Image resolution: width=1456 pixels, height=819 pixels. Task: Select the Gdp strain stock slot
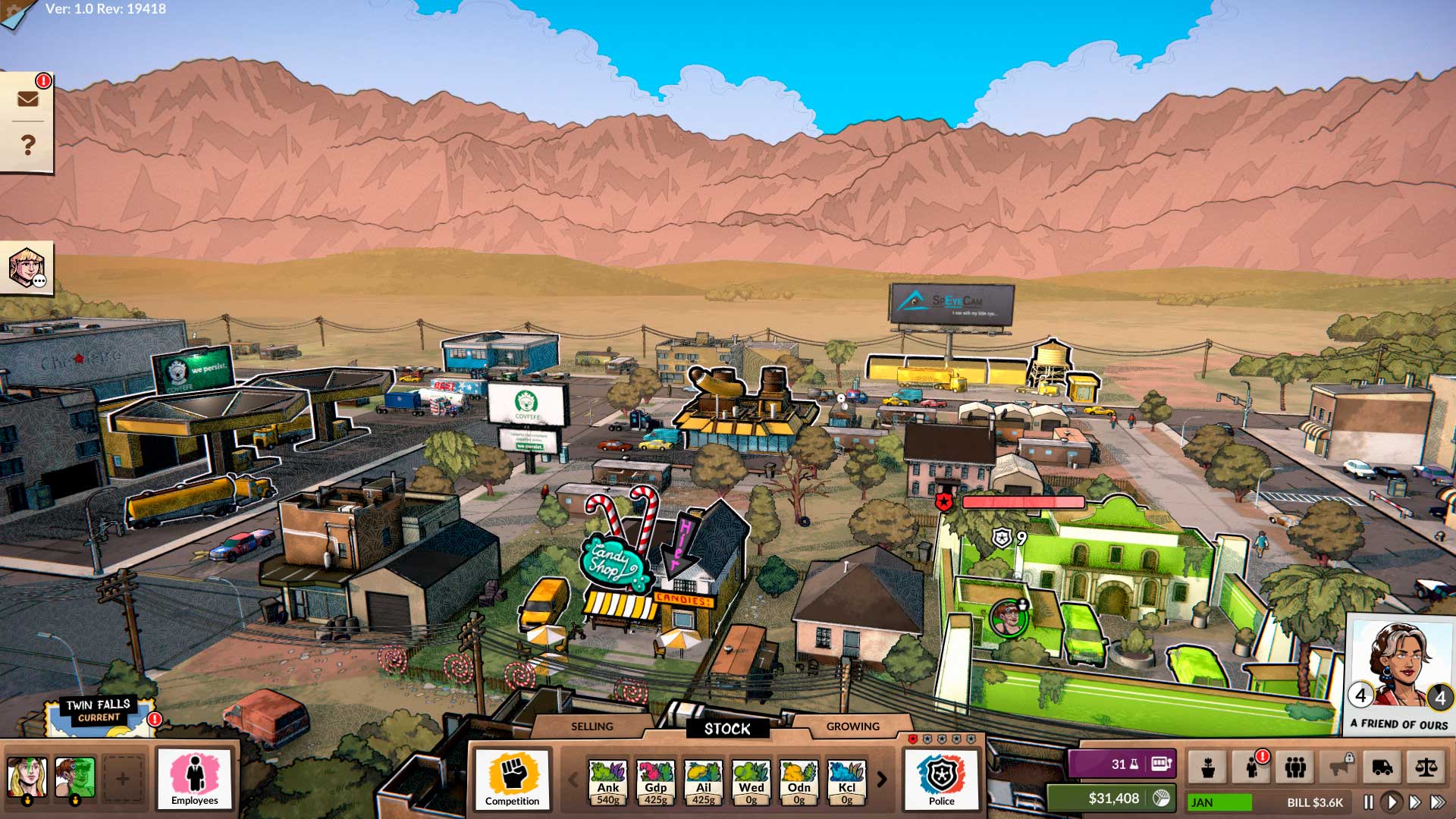(x=656, y=781)
